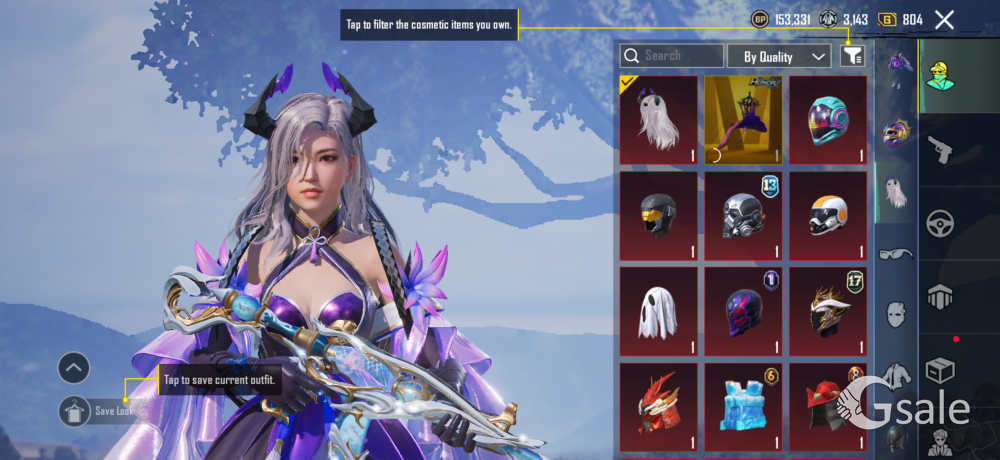This screenshot has width=1000, height=460.
Task: Choose the white and orange helmet
Action: coord(828,215)
